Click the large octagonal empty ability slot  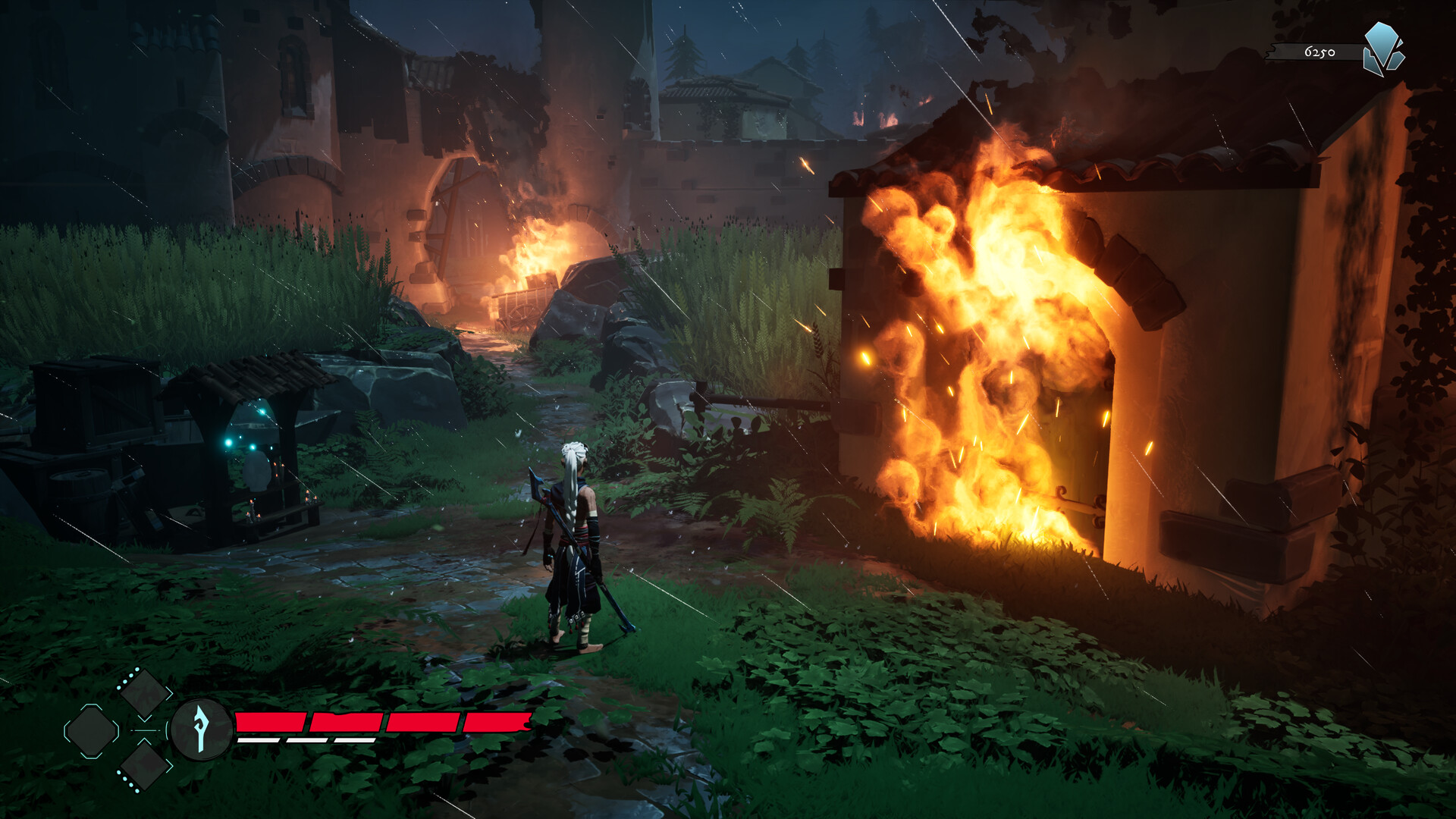pyautogui.click(x=92, y=731)
